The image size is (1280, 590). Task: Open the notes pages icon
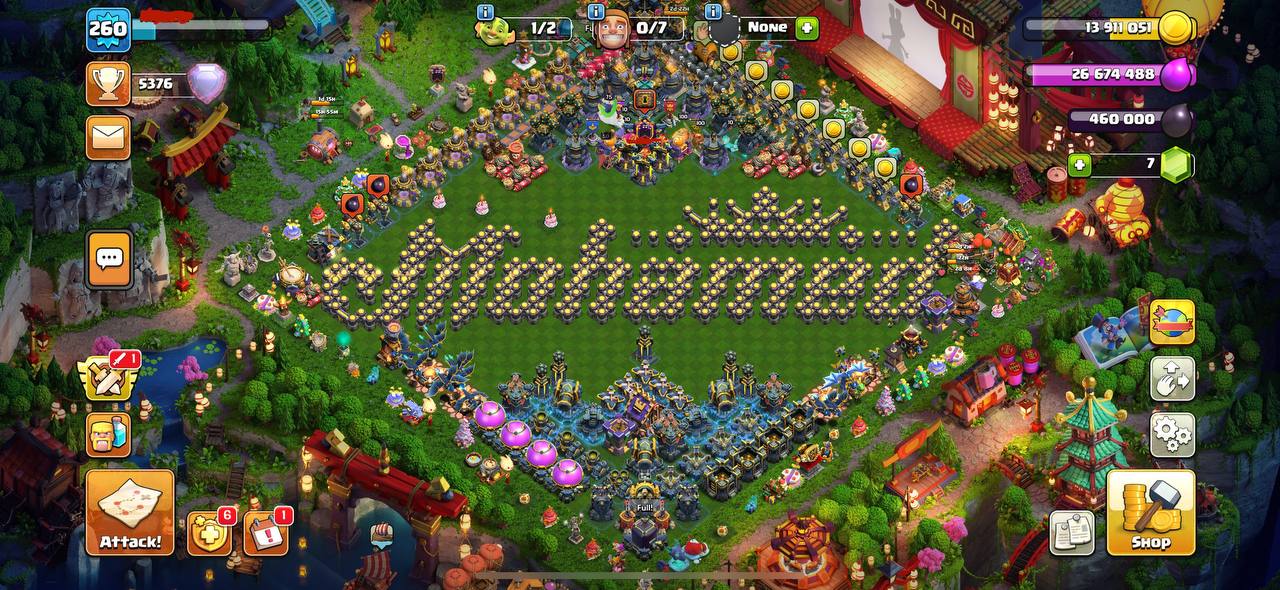pyautogui.click(x=1072, y=532)
